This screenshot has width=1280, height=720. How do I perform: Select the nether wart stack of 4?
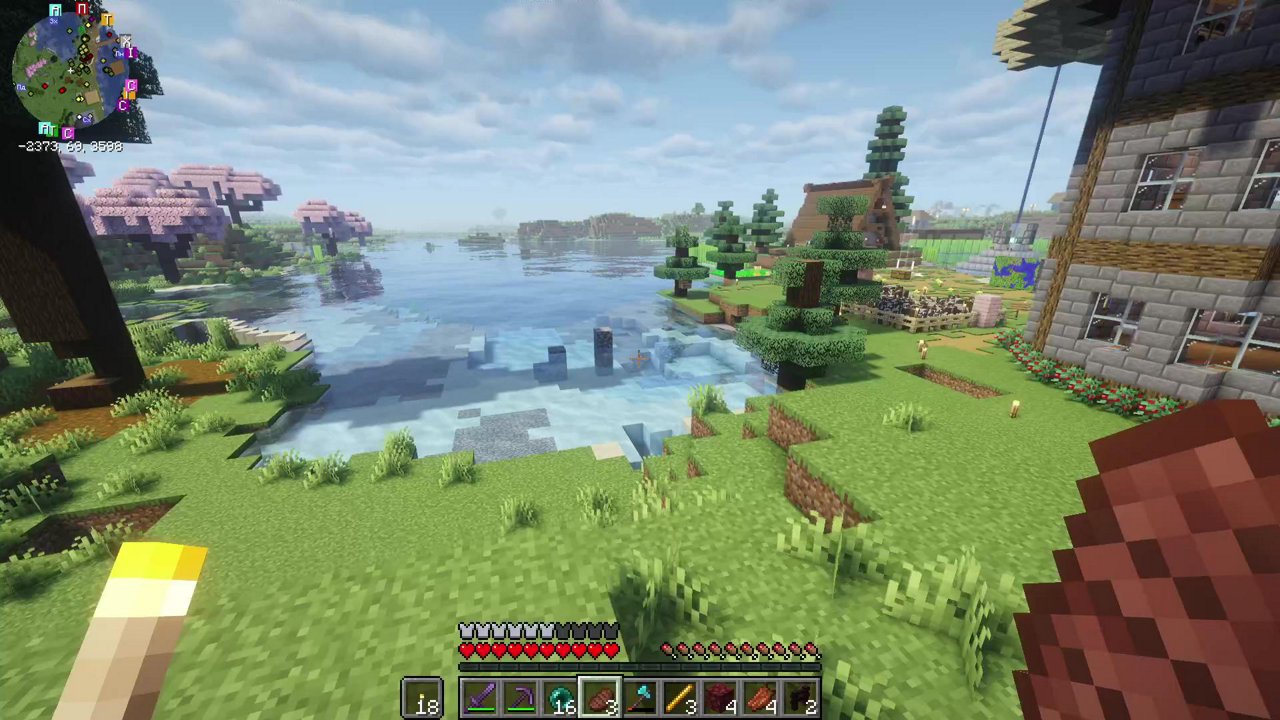tap(720, 697)
